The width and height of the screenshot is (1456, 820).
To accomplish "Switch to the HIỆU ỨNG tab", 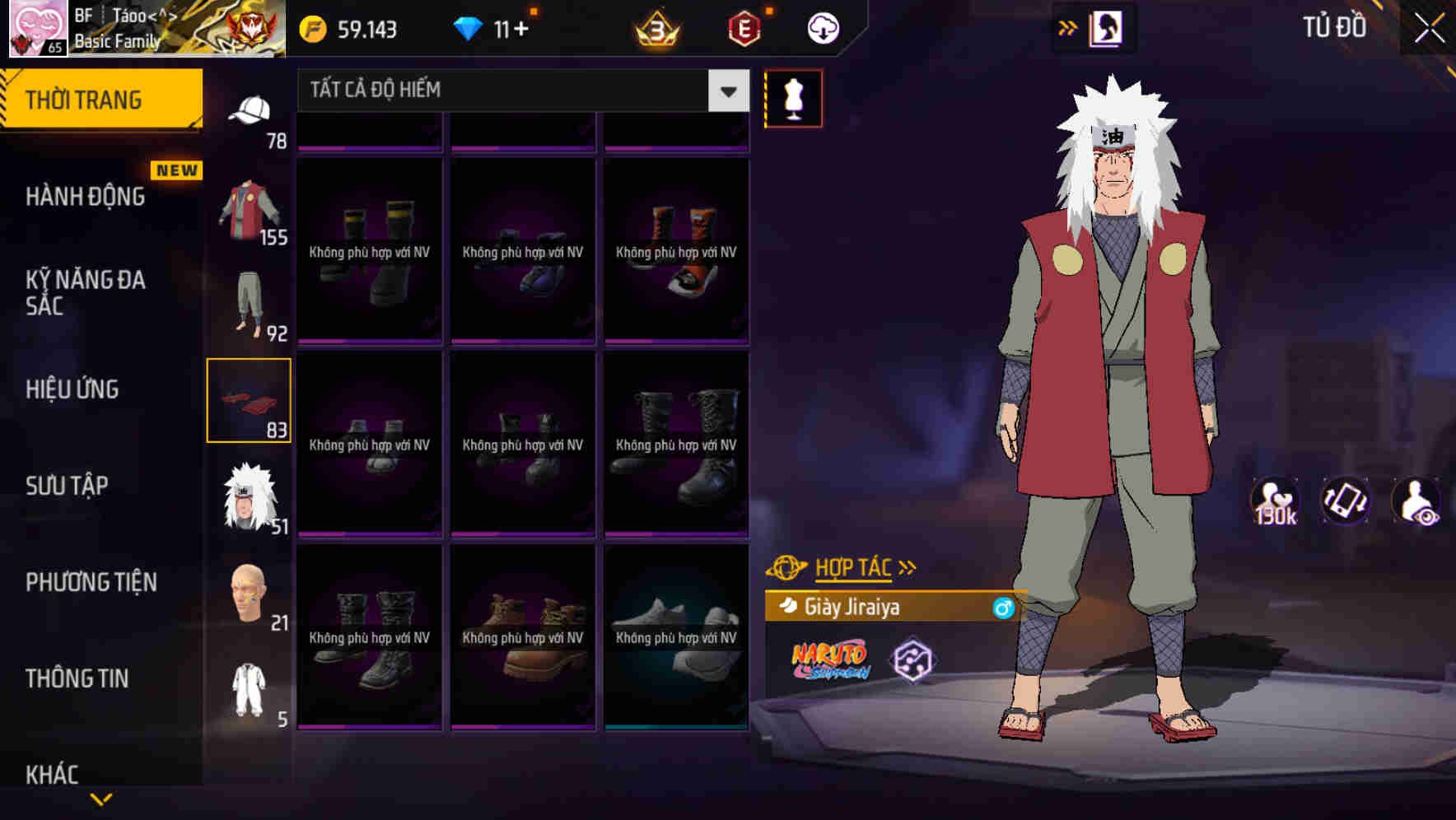I will [72, 389].
